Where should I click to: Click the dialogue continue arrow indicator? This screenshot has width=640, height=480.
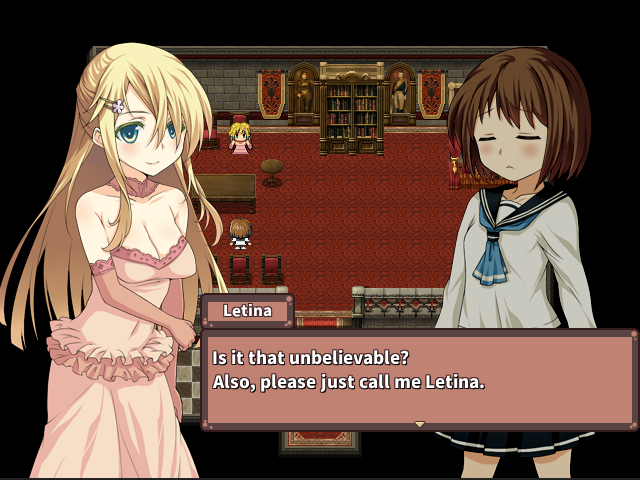[x=420, y=425]
